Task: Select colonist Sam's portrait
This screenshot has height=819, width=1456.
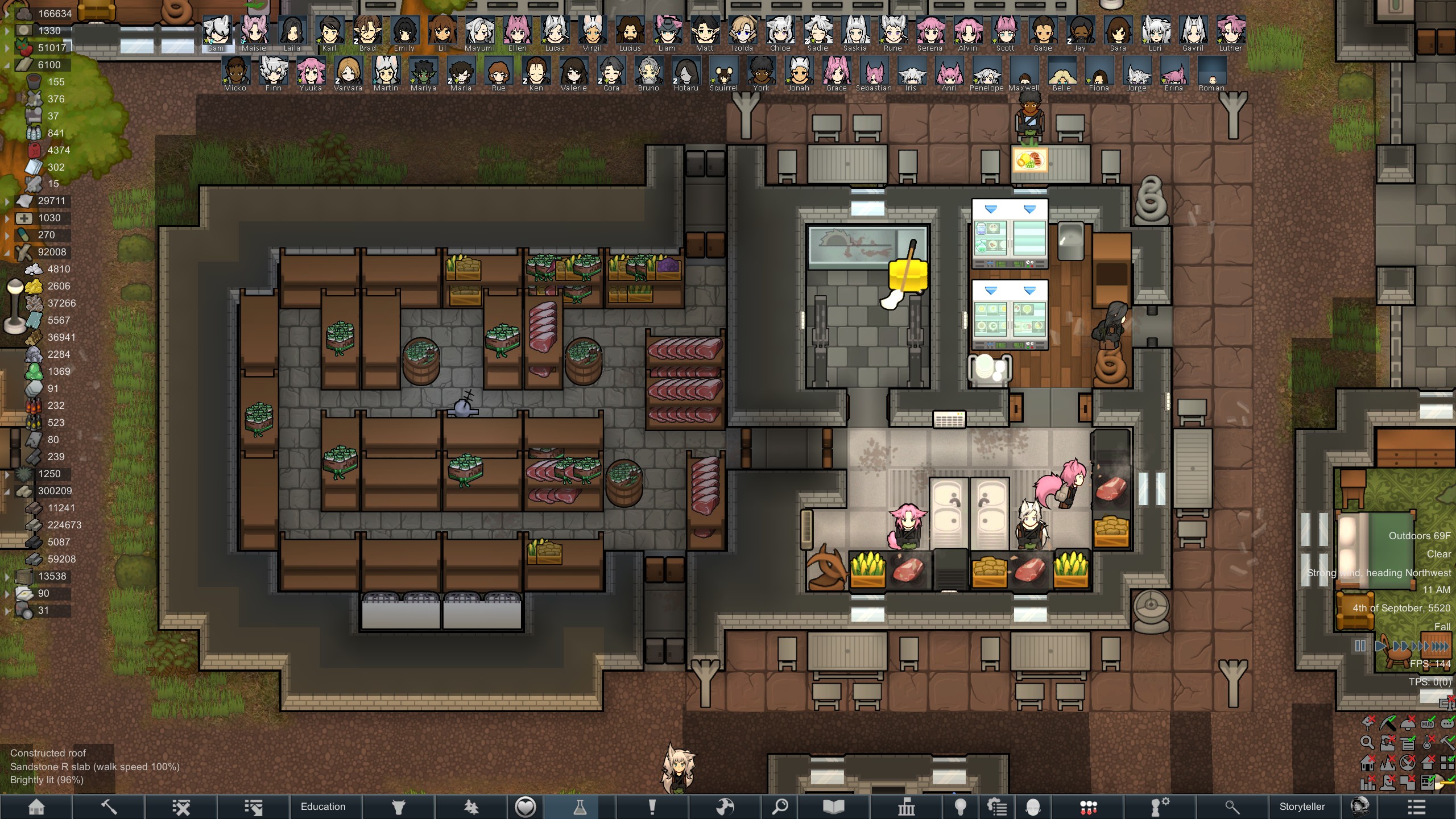Action: (217, 32)
